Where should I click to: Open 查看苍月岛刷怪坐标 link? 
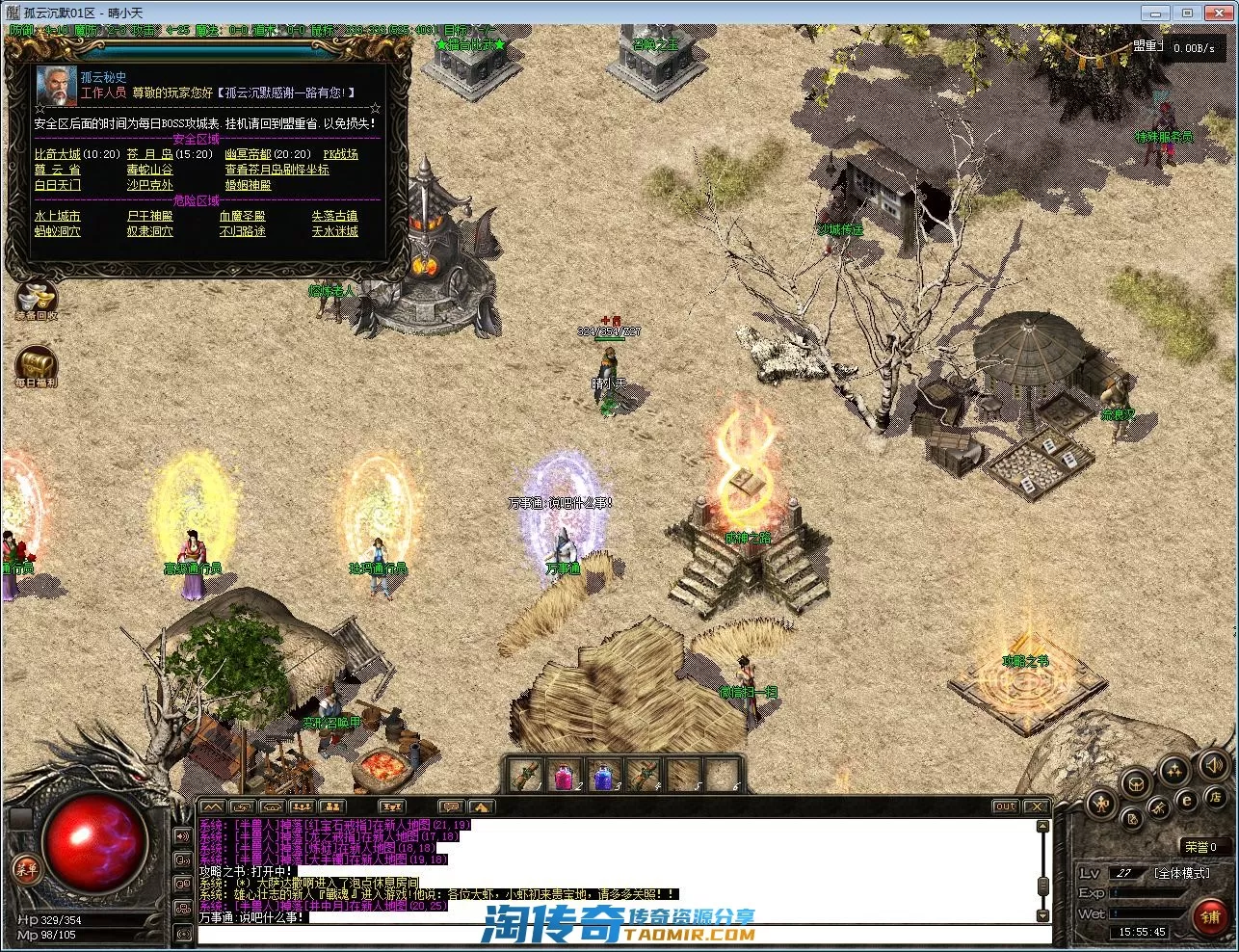pos(277,170)
